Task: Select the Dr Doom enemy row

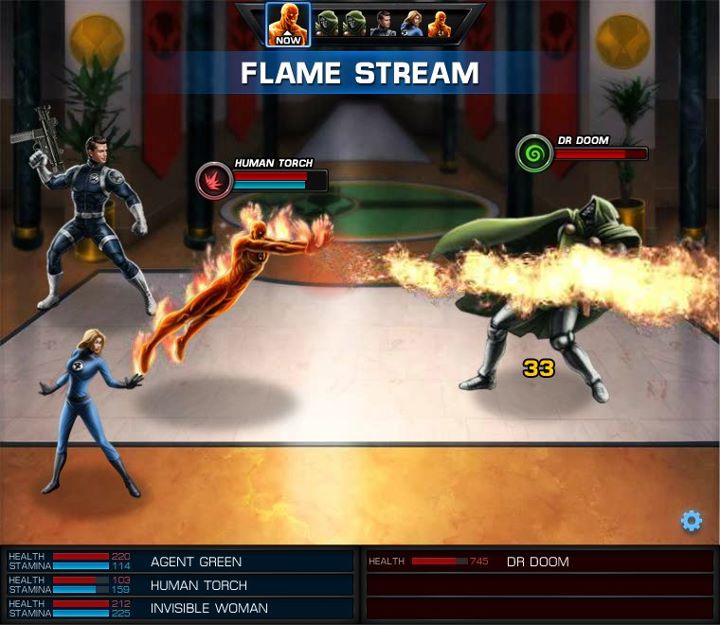Action: [x=540, y=562]
